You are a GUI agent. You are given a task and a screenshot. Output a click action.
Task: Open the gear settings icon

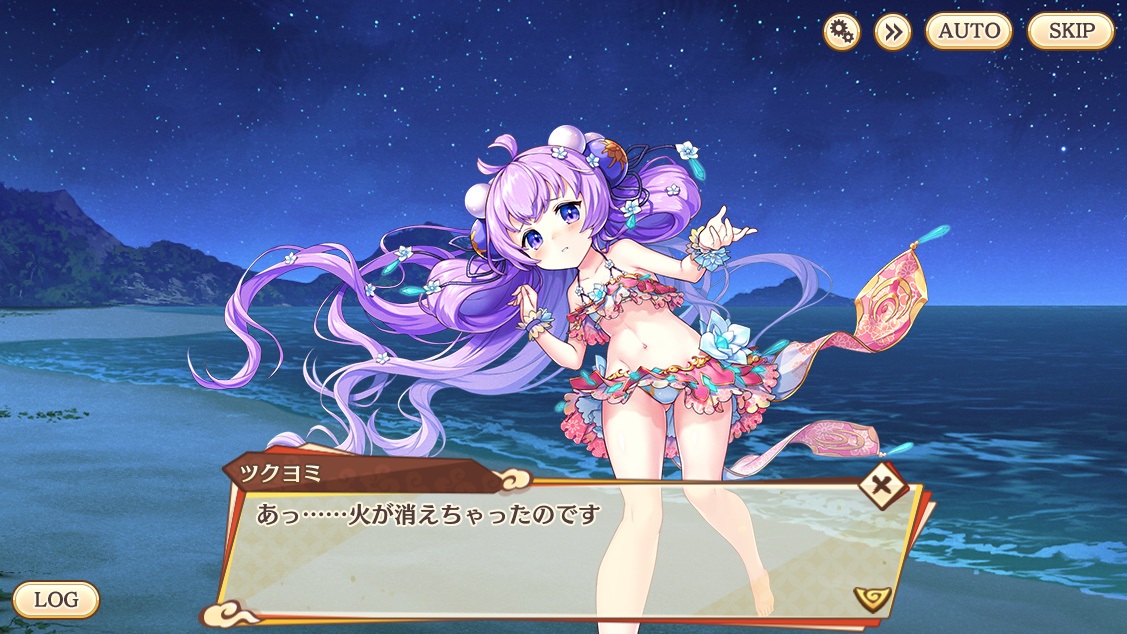coord(842,32)
